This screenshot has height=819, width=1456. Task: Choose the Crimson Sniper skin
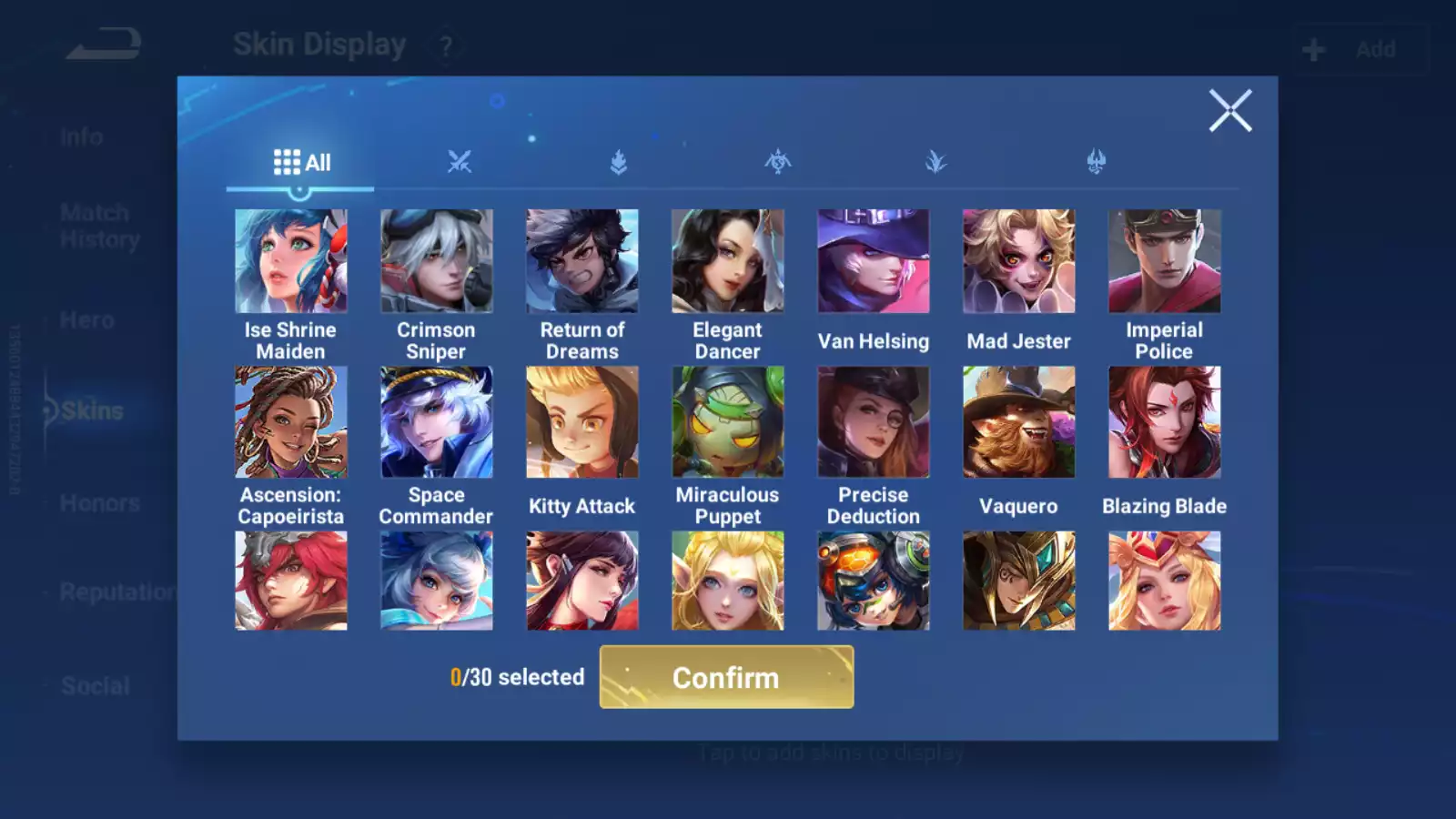(x=437, y=262)
